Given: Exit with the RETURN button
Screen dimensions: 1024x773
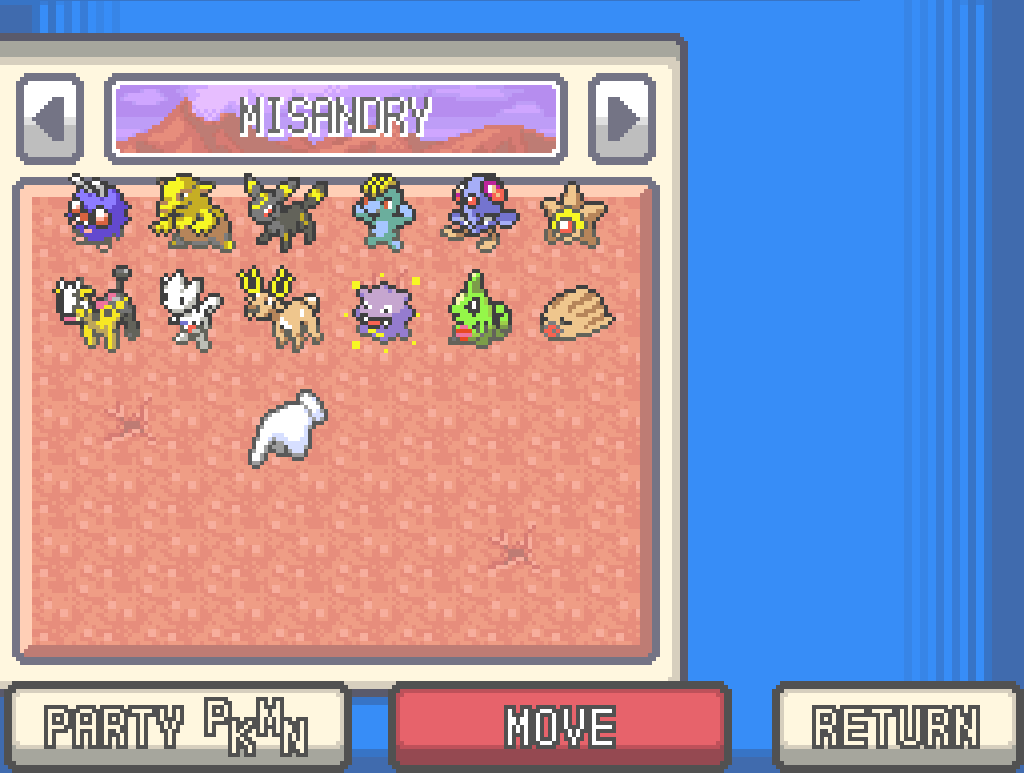Looking at the screenshot, I should [895, 727].
